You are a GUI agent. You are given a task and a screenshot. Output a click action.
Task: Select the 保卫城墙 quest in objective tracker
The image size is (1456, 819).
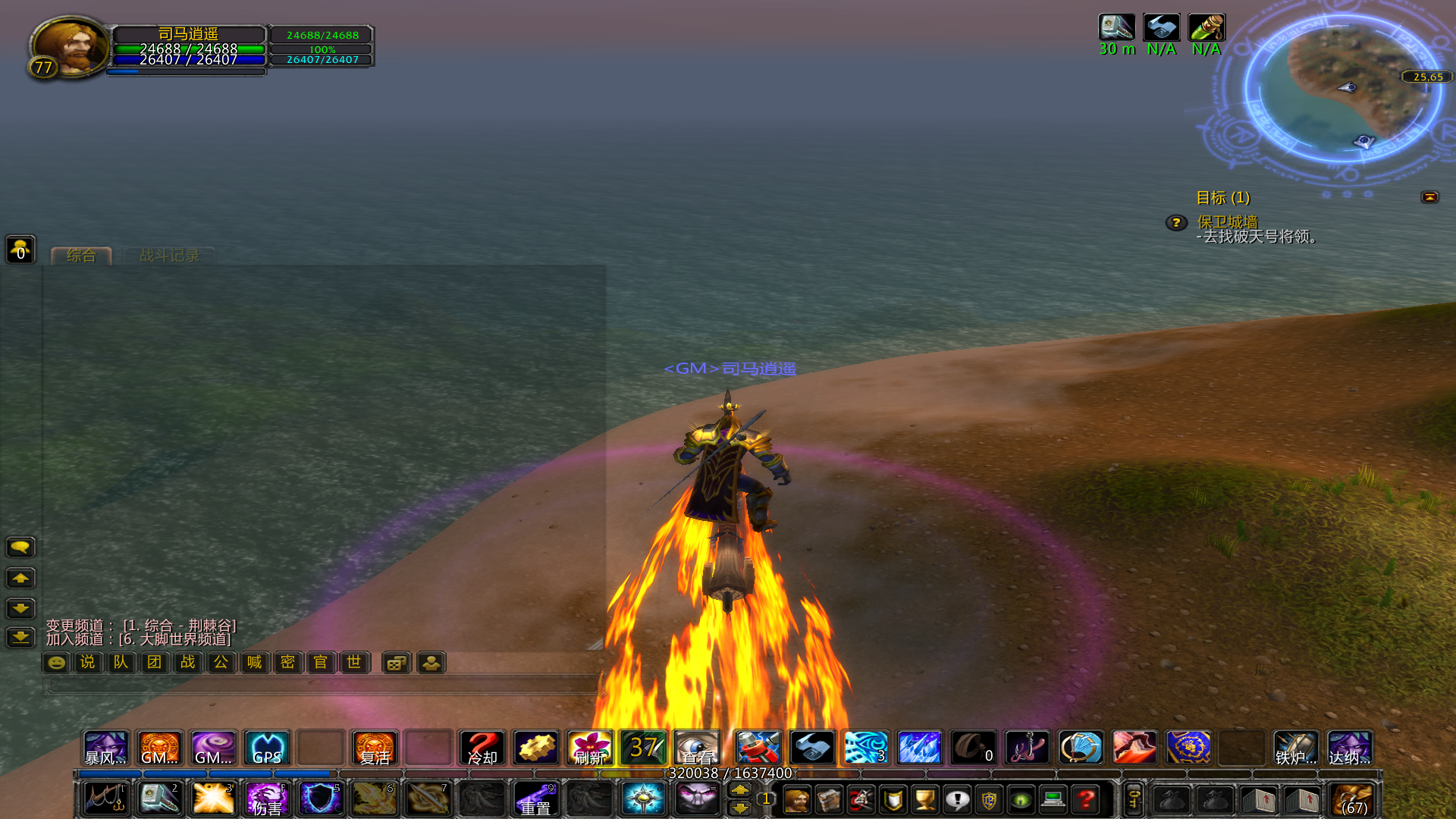[x=1227, y=221]
